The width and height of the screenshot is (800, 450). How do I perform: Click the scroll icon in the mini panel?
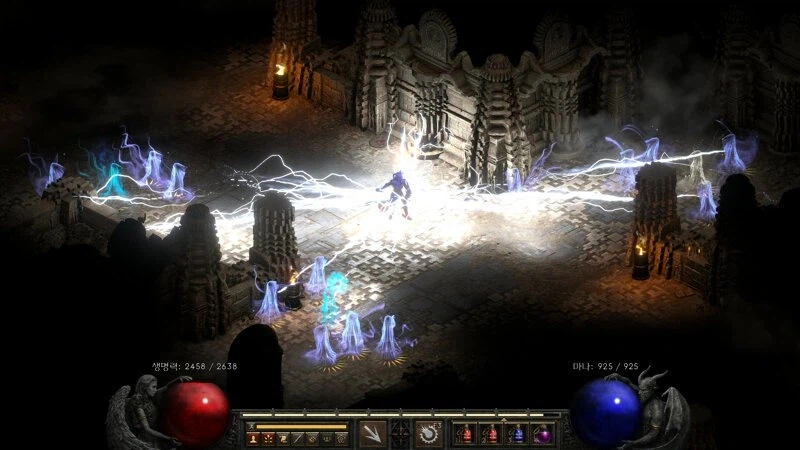(x=284, y=438)
